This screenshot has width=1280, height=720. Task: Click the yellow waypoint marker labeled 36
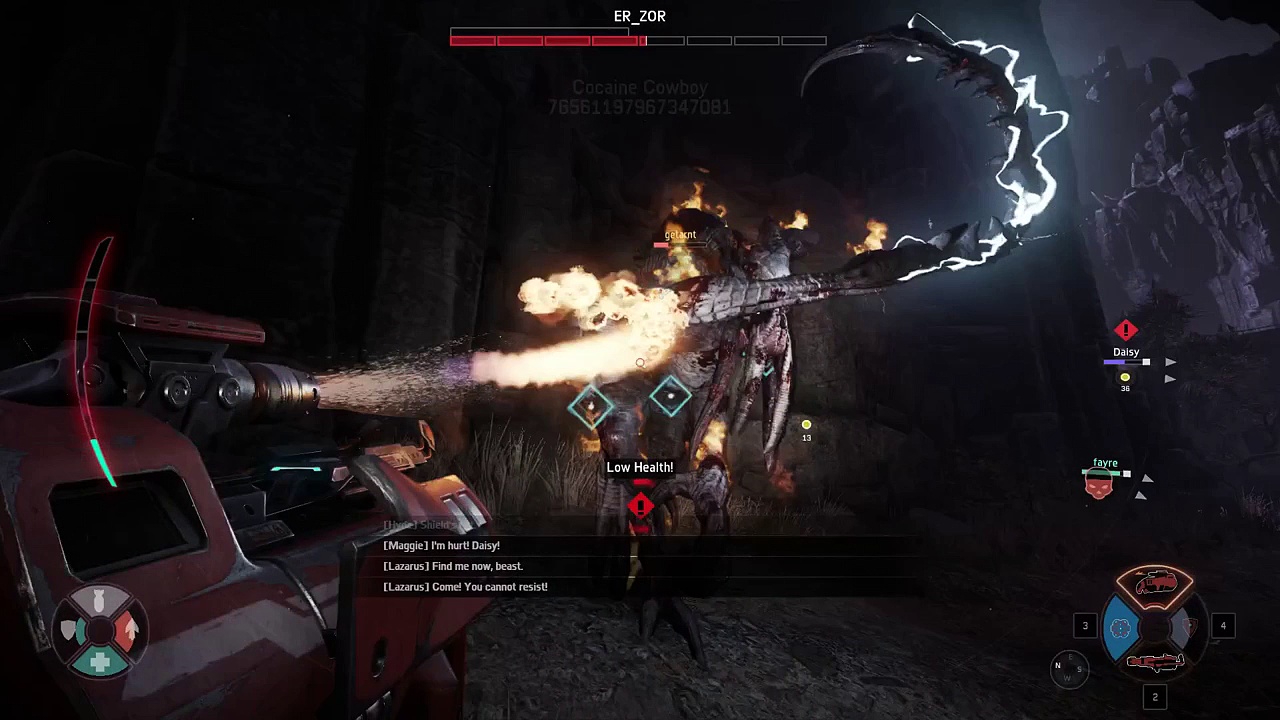pyautogui.click(x=1125, y=378)
